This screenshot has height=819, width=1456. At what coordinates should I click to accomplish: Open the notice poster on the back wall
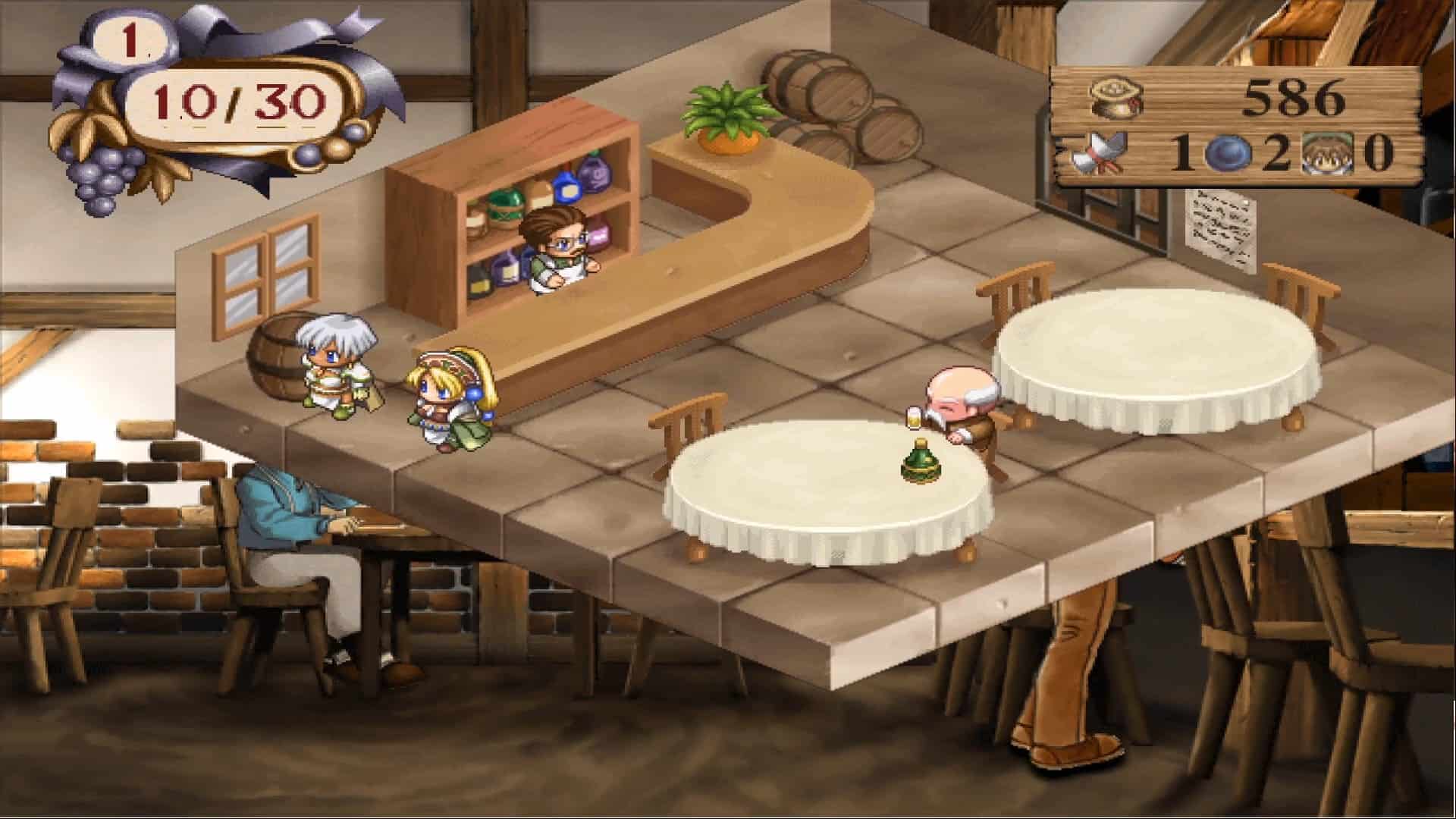(x=1221, y=227)
